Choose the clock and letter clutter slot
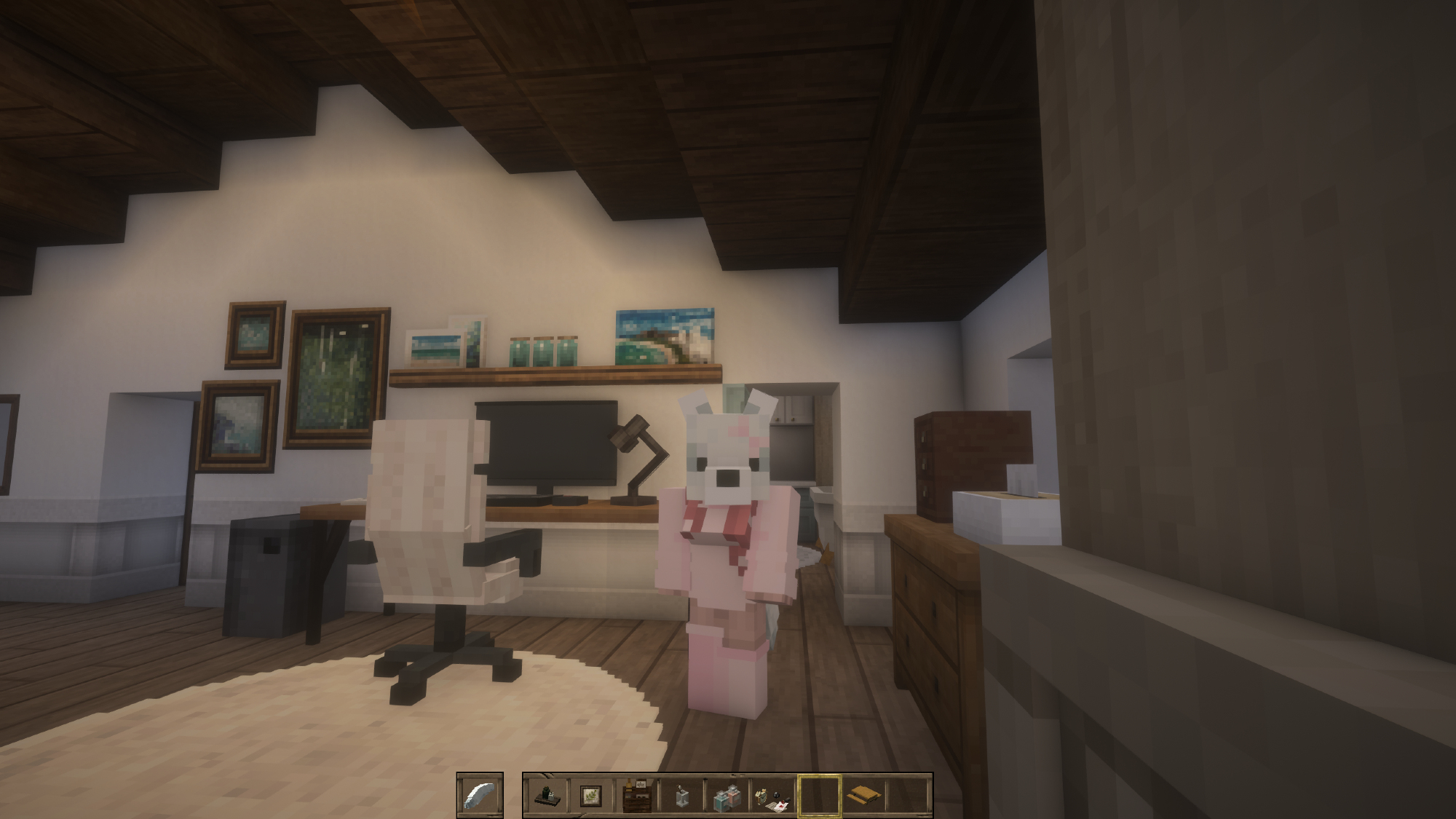 772,795
